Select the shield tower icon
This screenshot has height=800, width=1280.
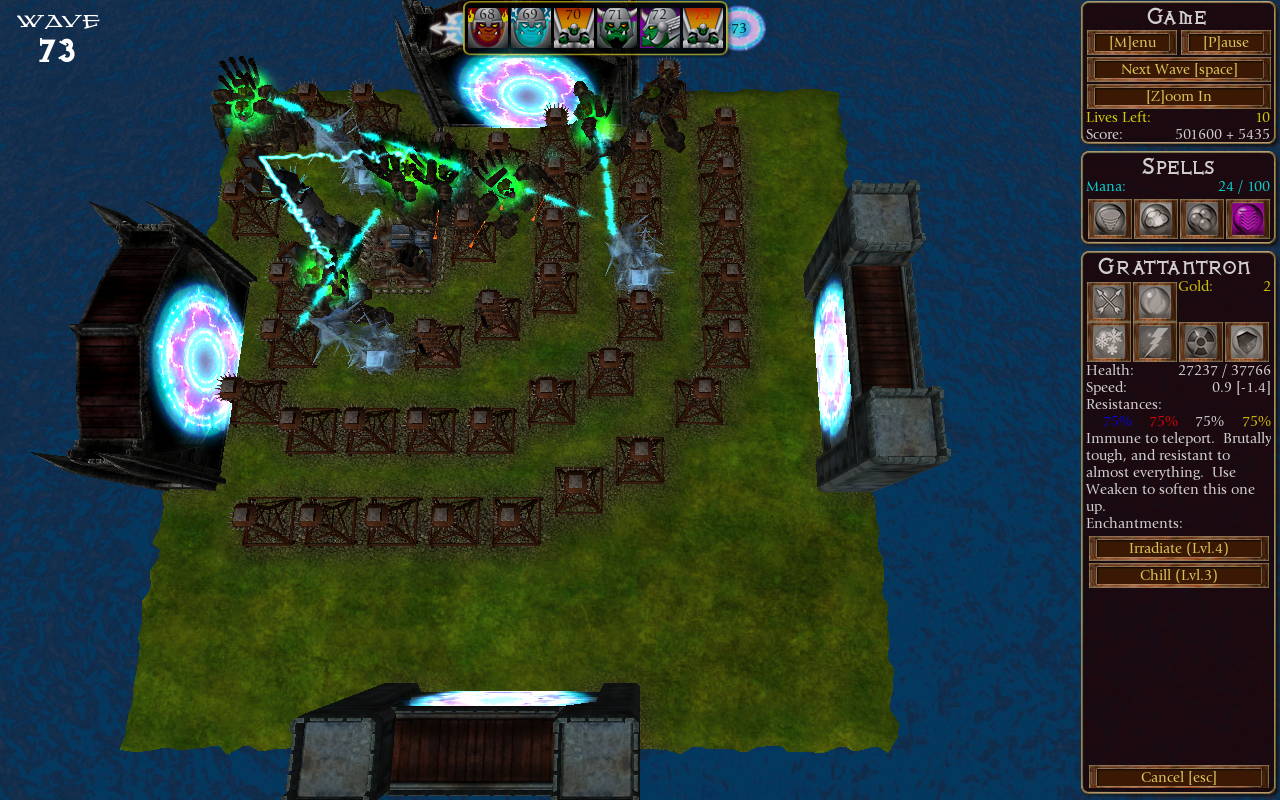1247,342
